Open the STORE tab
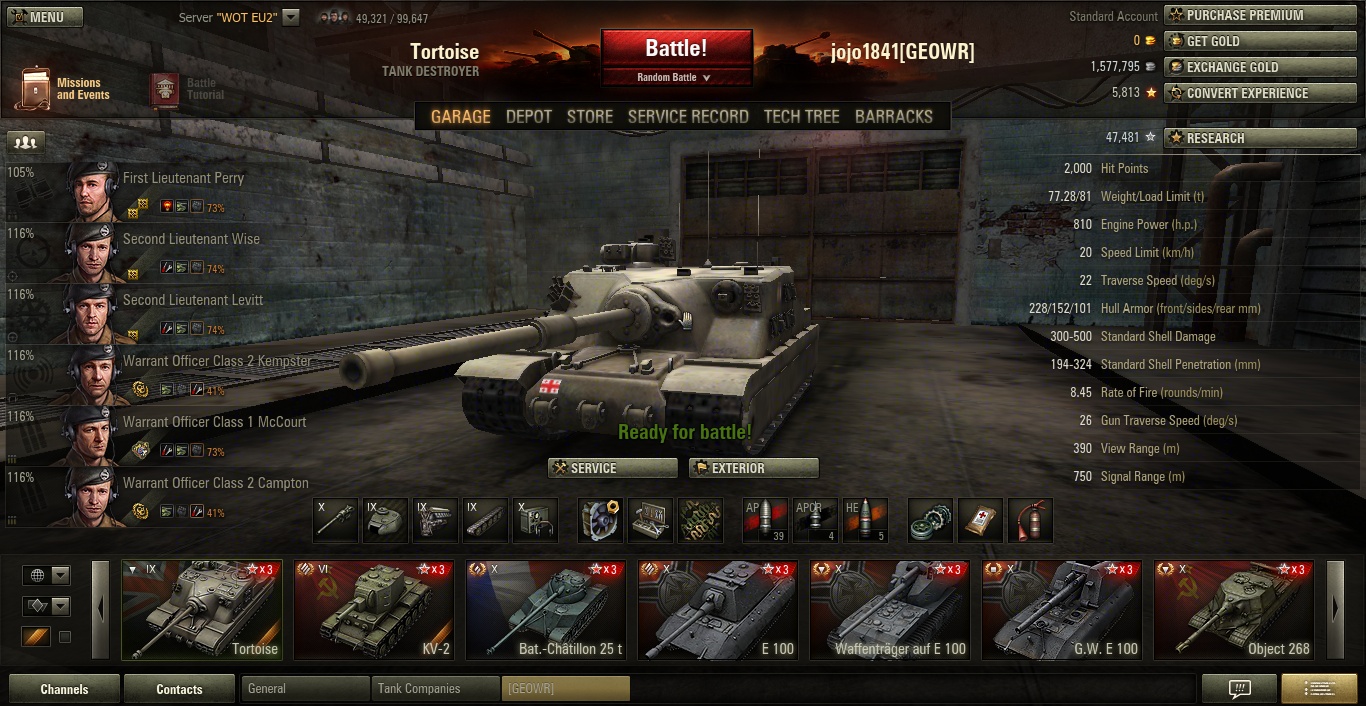The width and height of the screenshot is (1366, 706). coord(589,117)
